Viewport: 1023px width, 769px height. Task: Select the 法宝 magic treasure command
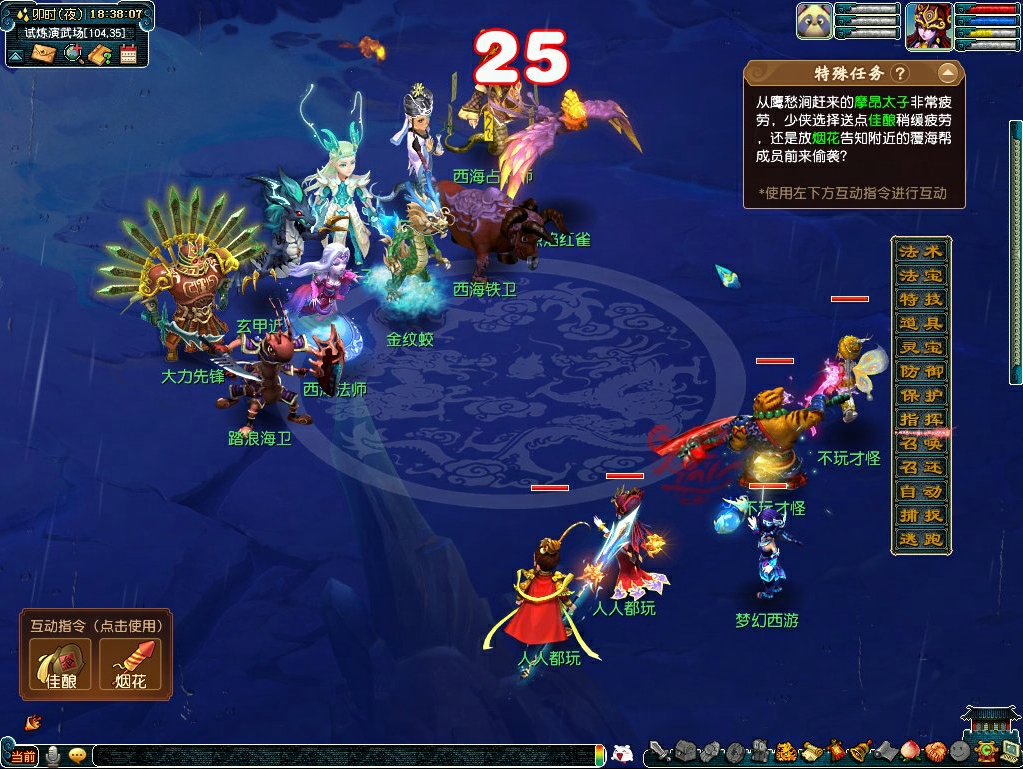coord(920,275)
